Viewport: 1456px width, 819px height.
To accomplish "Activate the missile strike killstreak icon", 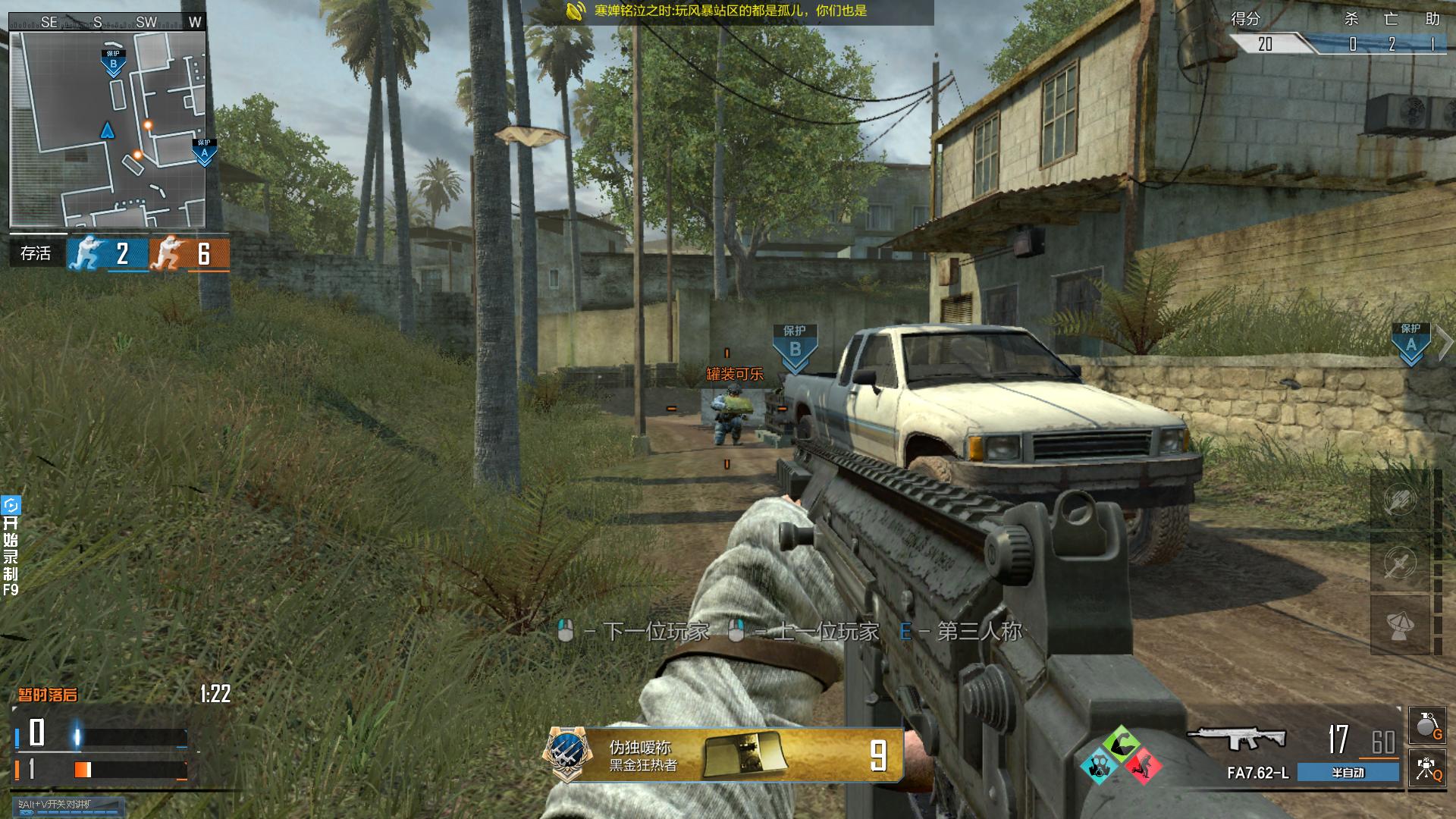I will pos(1400,563).
